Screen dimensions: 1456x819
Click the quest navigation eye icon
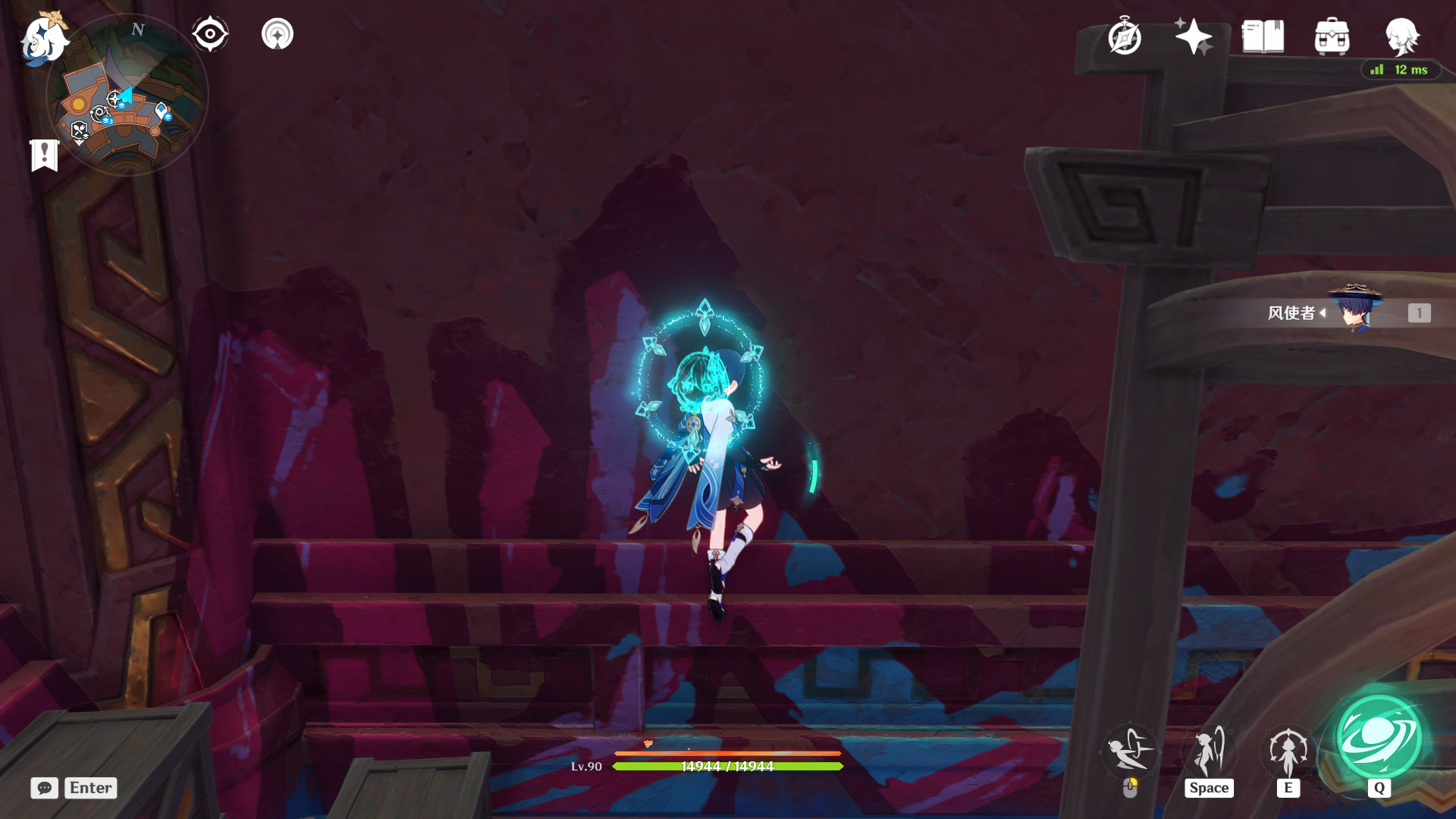click(210, 33)
